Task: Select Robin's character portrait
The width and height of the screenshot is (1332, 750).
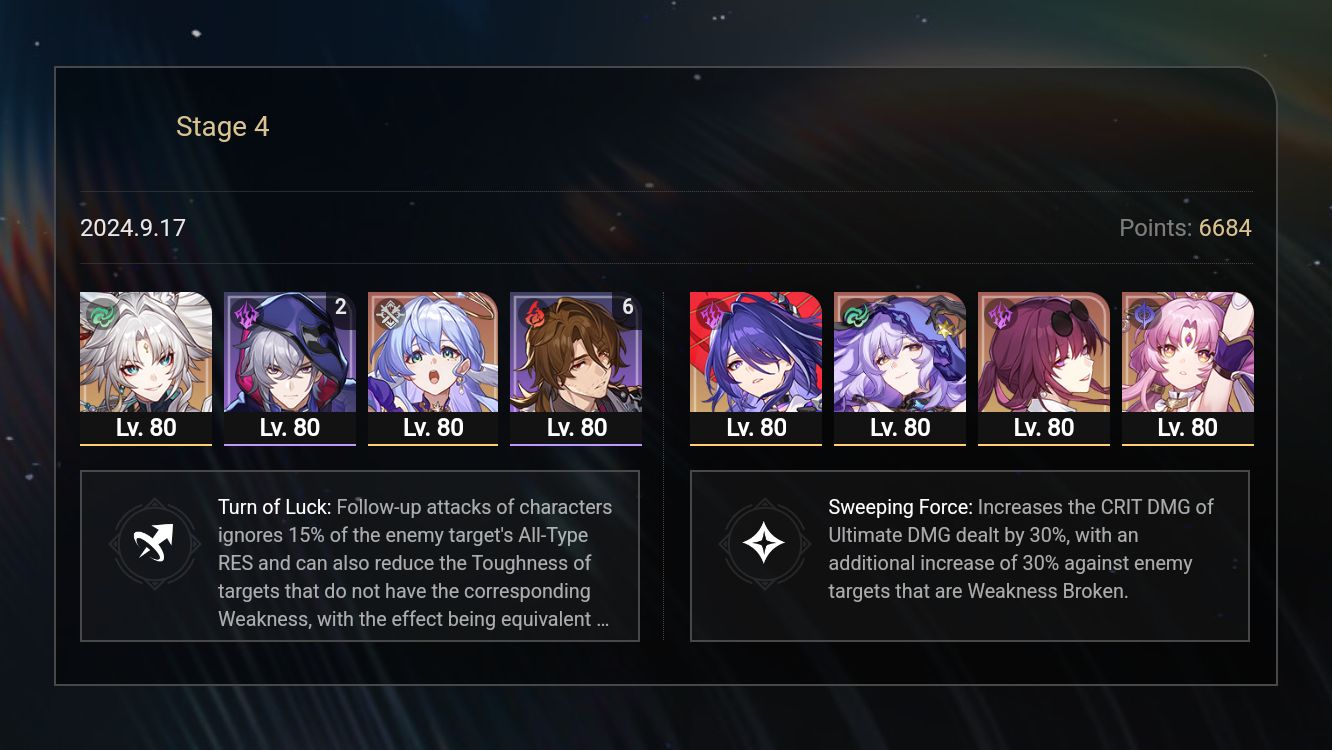Action: pyautogui.click(x=433, y=352)
